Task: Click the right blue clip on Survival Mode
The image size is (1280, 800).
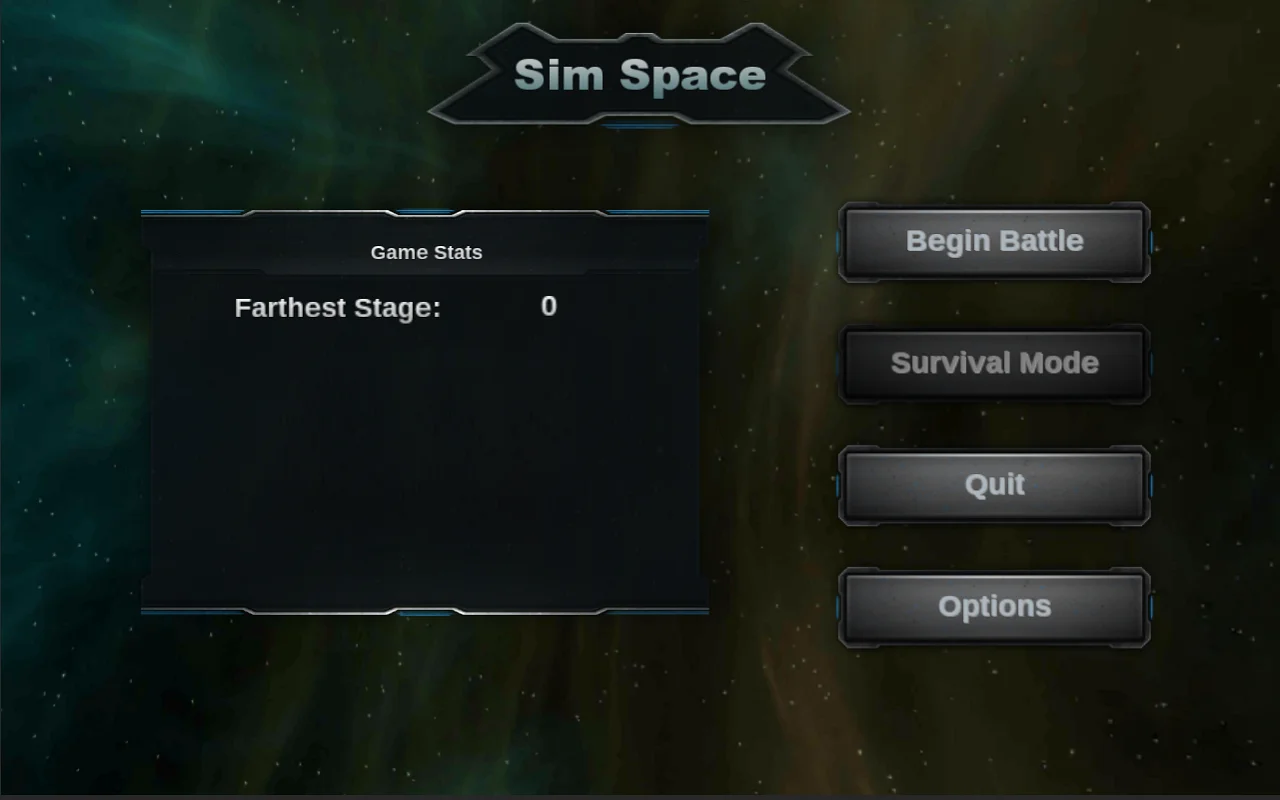Action: 1151,363
